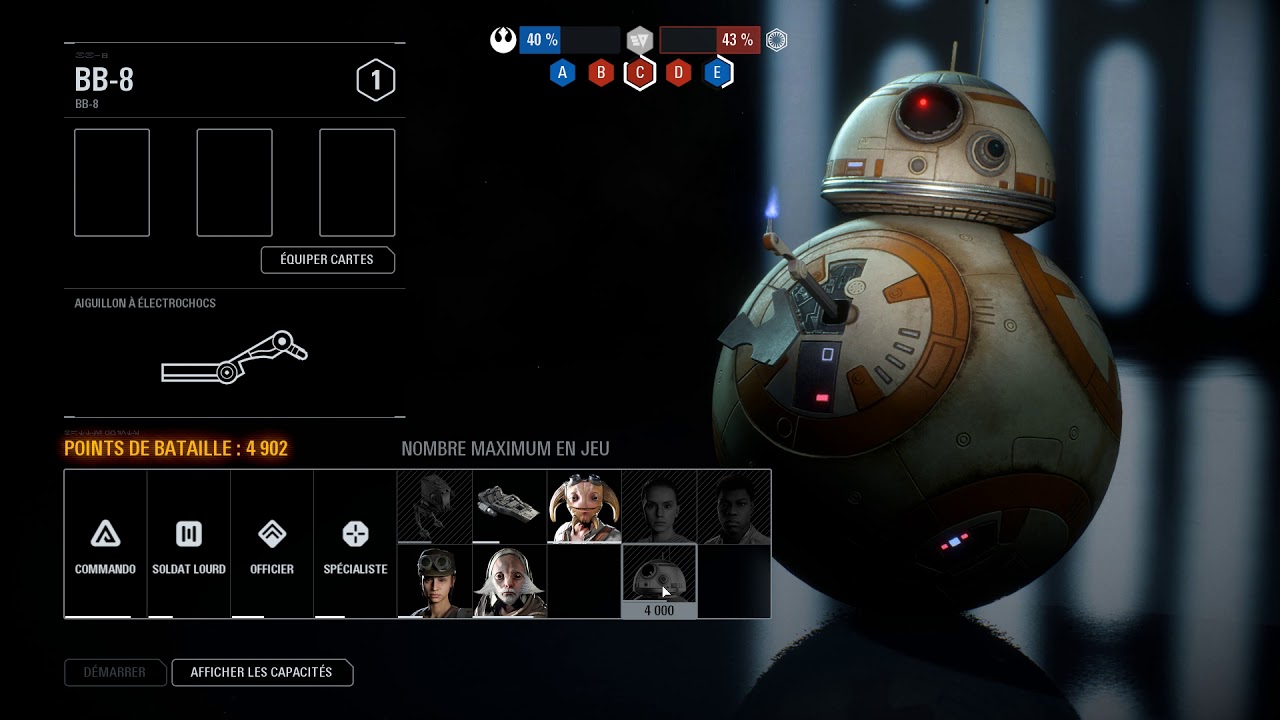Select the Spécialiste class
The width and height of the screenshot is (1280, 720).
(355, 544)
